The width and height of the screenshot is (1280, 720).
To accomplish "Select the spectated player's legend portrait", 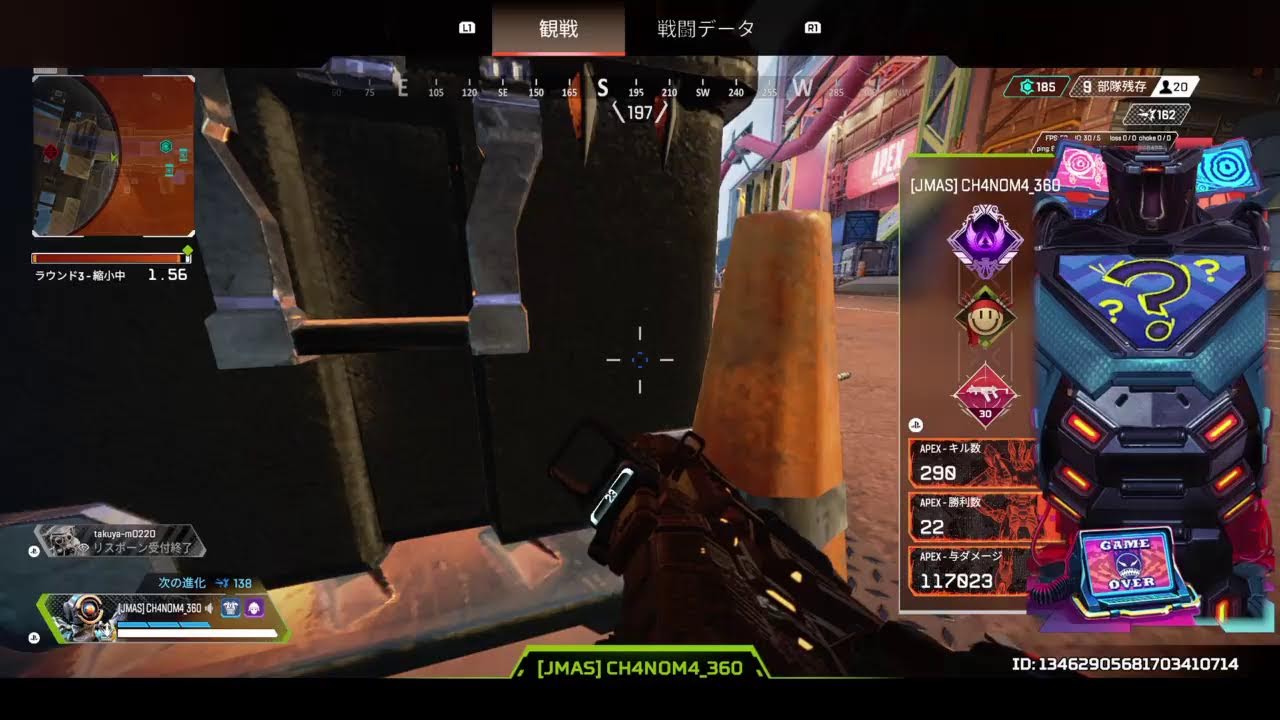I will (78, 618).
